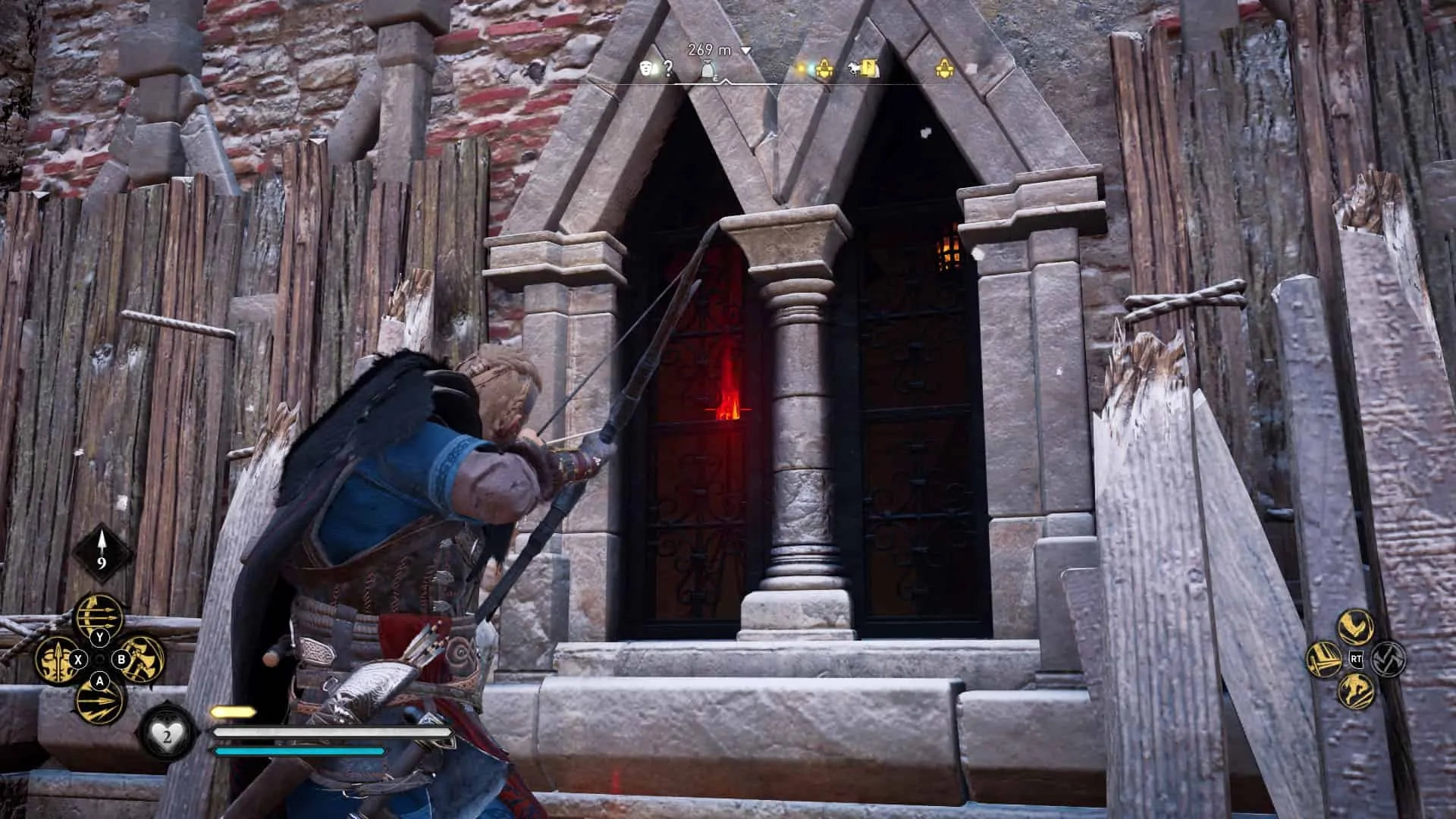Click the white objective pouch icon on compass
The width and height of the screenshot is (1456, 819).
pos(708,68)
